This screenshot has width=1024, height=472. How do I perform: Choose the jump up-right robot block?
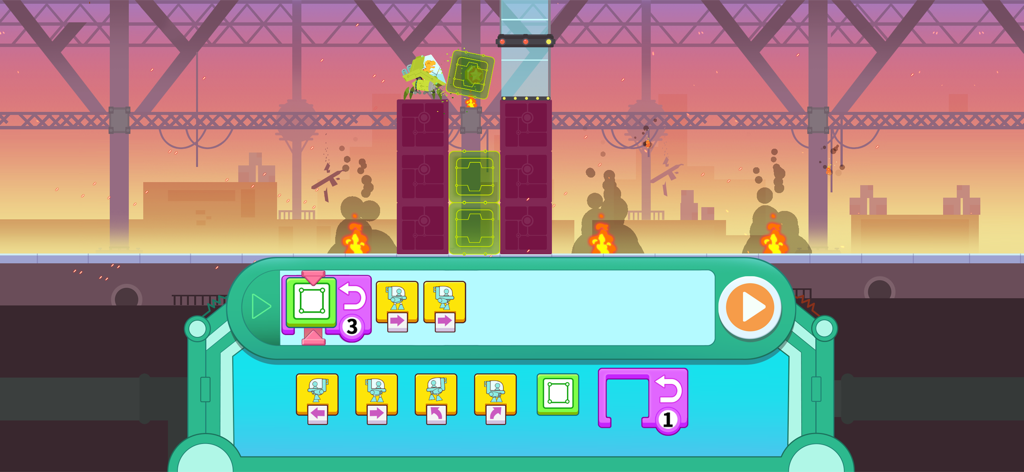[495, 396]
